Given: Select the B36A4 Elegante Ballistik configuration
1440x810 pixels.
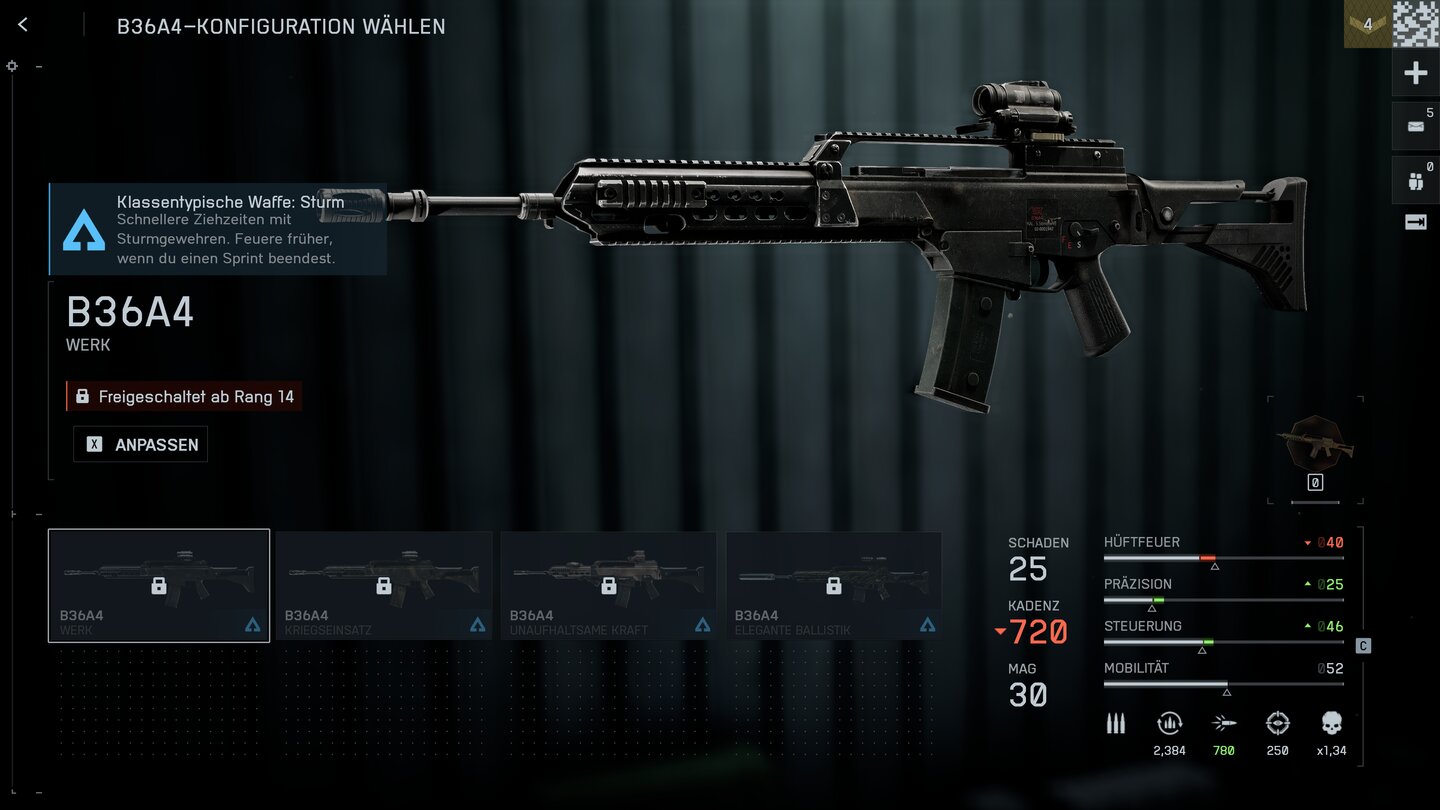Looking at the screenshot, I should click(834, 585).
